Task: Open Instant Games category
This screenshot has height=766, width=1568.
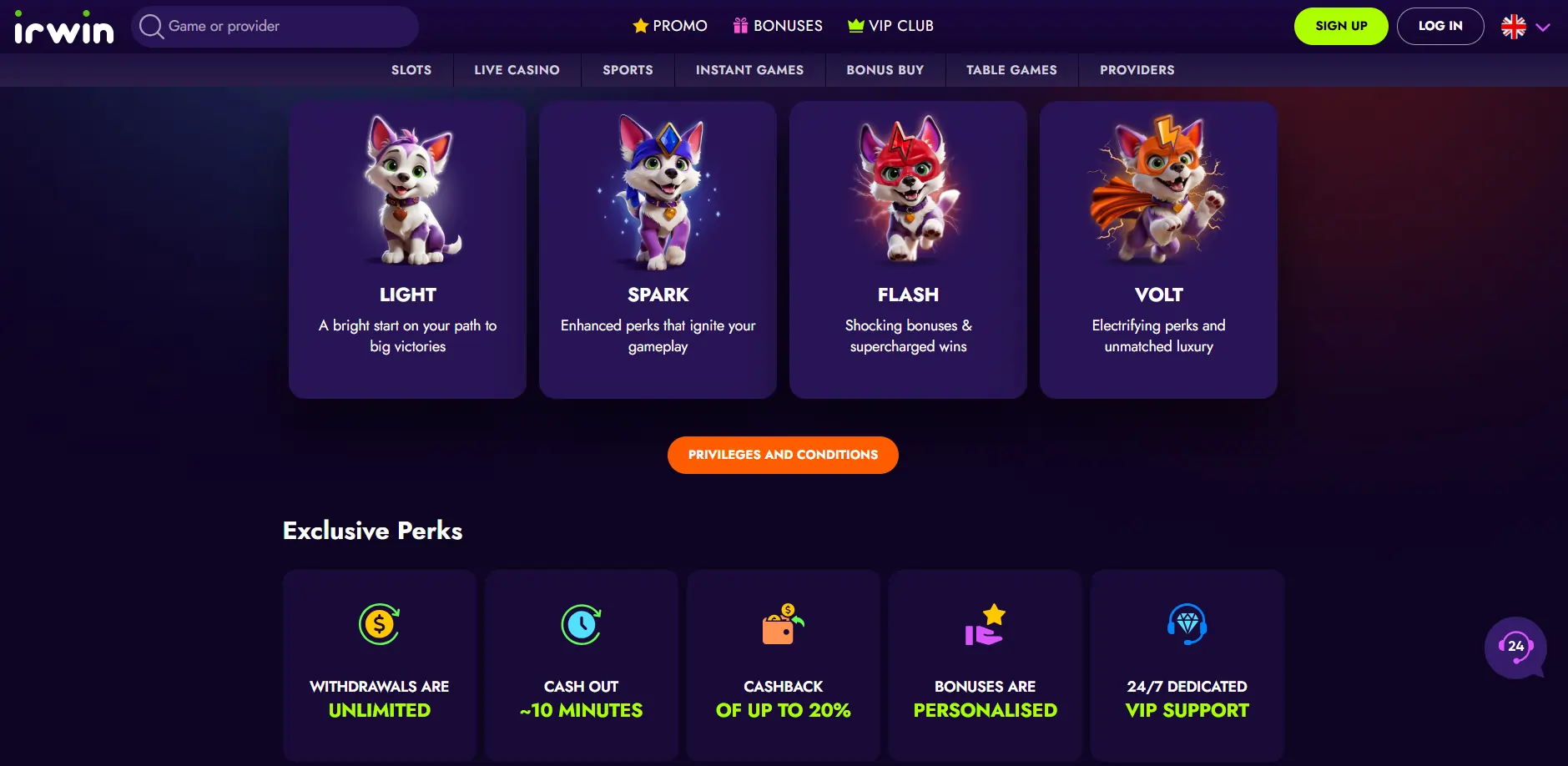Action: click(749, 70)
